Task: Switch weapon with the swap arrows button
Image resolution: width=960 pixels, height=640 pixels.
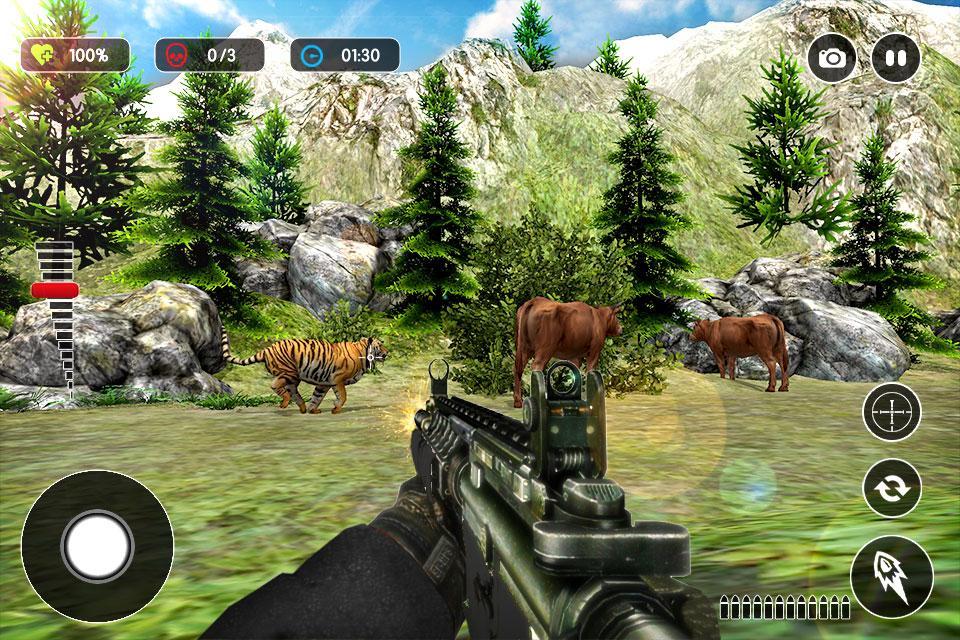Action: point(891,488)
